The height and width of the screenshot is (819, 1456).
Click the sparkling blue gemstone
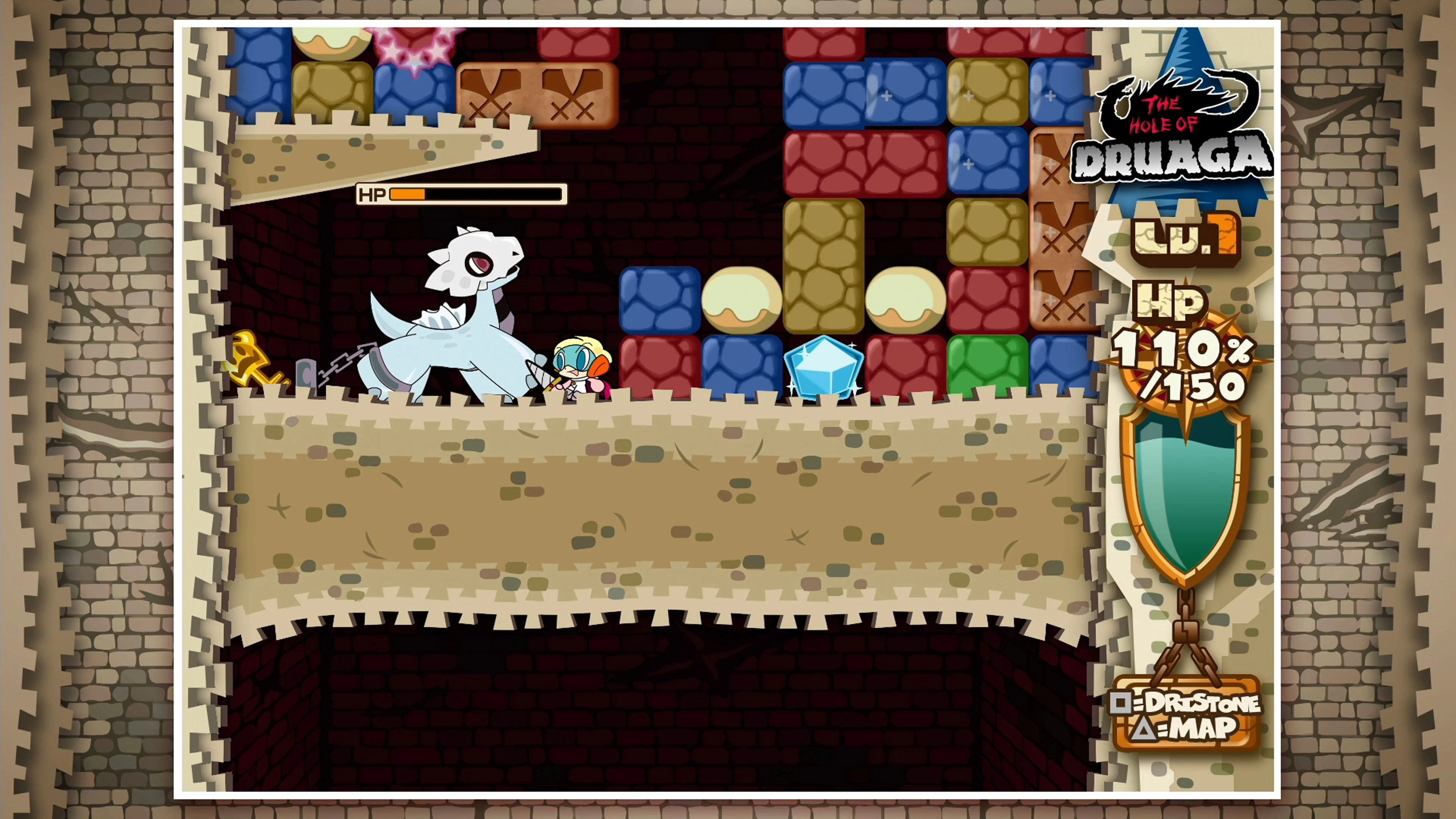[825, 367]
